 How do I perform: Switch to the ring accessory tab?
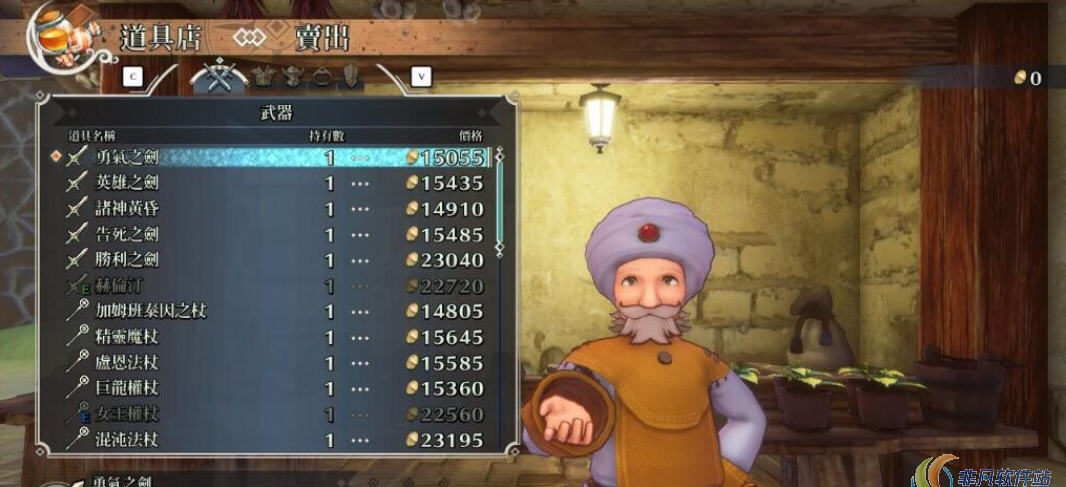tap(323, 75)
